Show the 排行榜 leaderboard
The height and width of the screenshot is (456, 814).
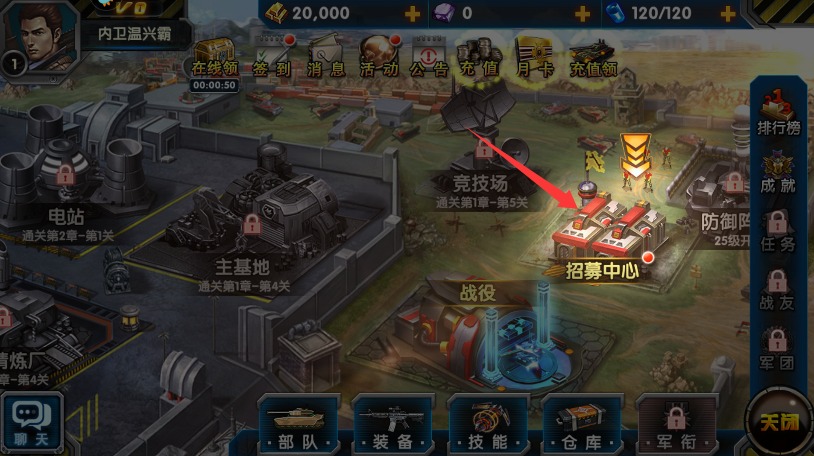point(778,110)
